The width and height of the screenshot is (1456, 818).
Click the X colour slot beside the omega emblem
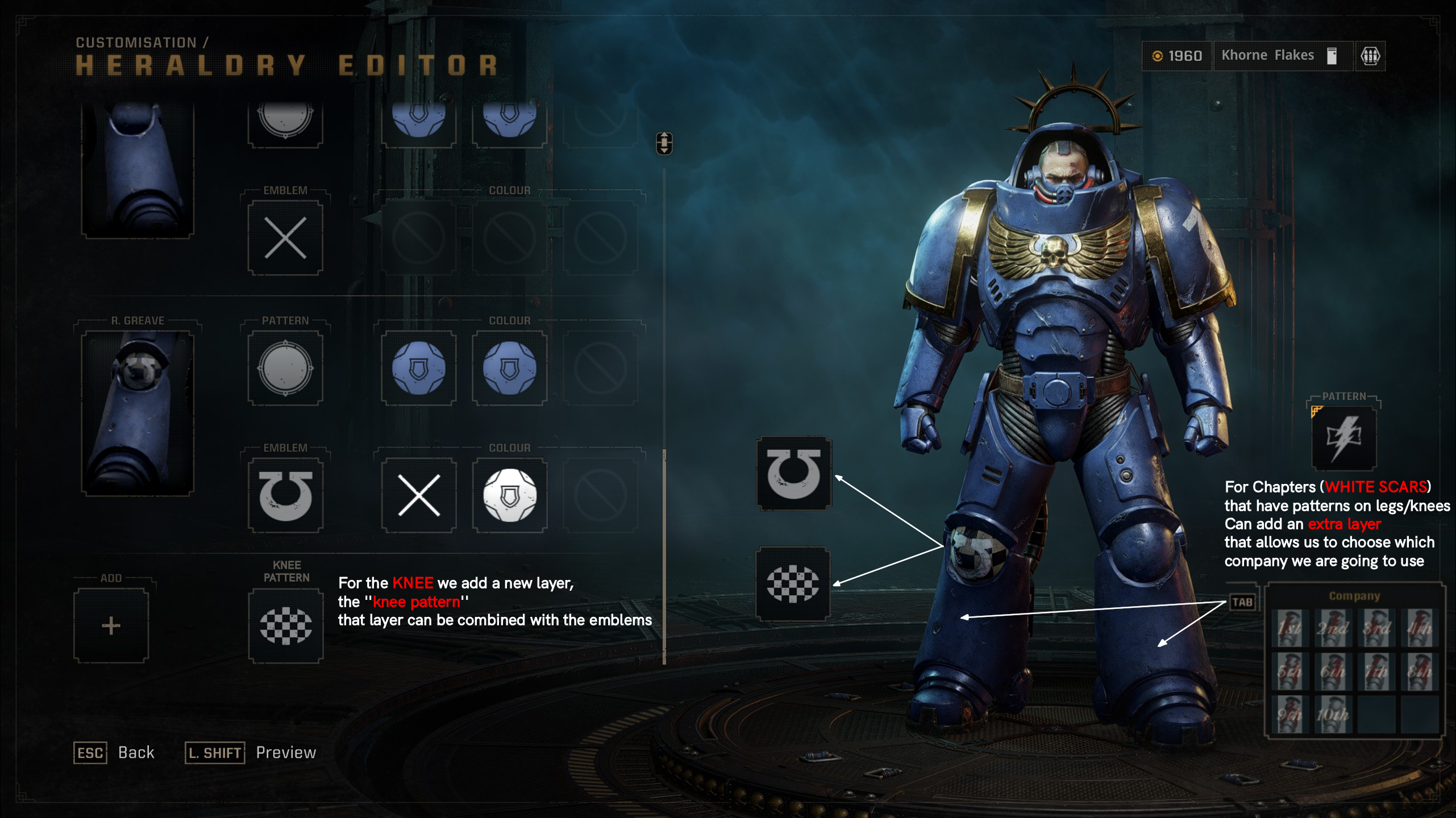(x=419, y=495)
